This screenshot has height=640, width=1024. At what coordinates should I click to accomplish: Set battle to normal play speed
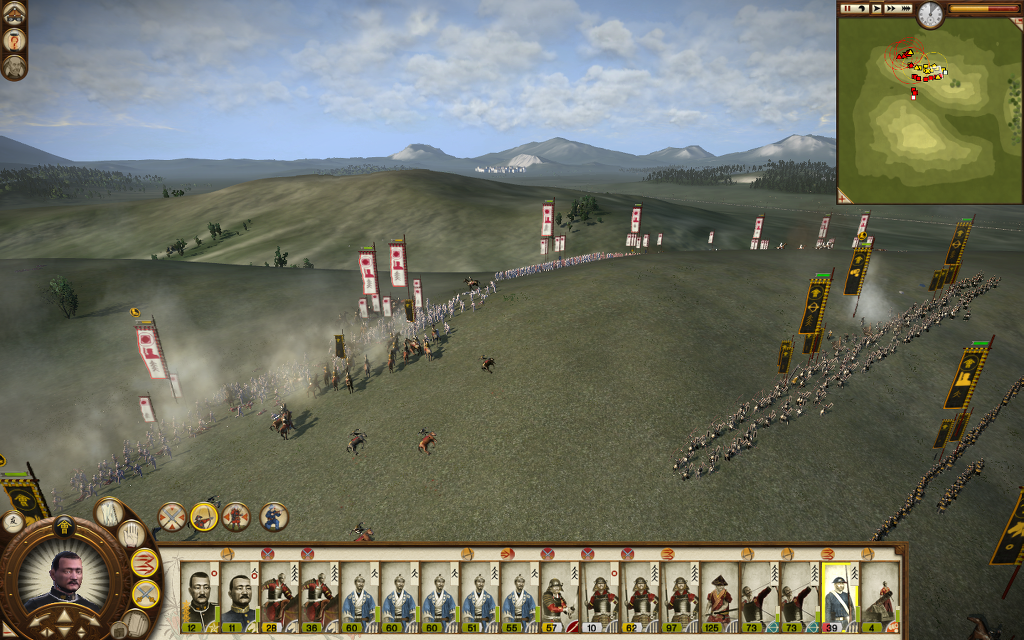(876, 8)
